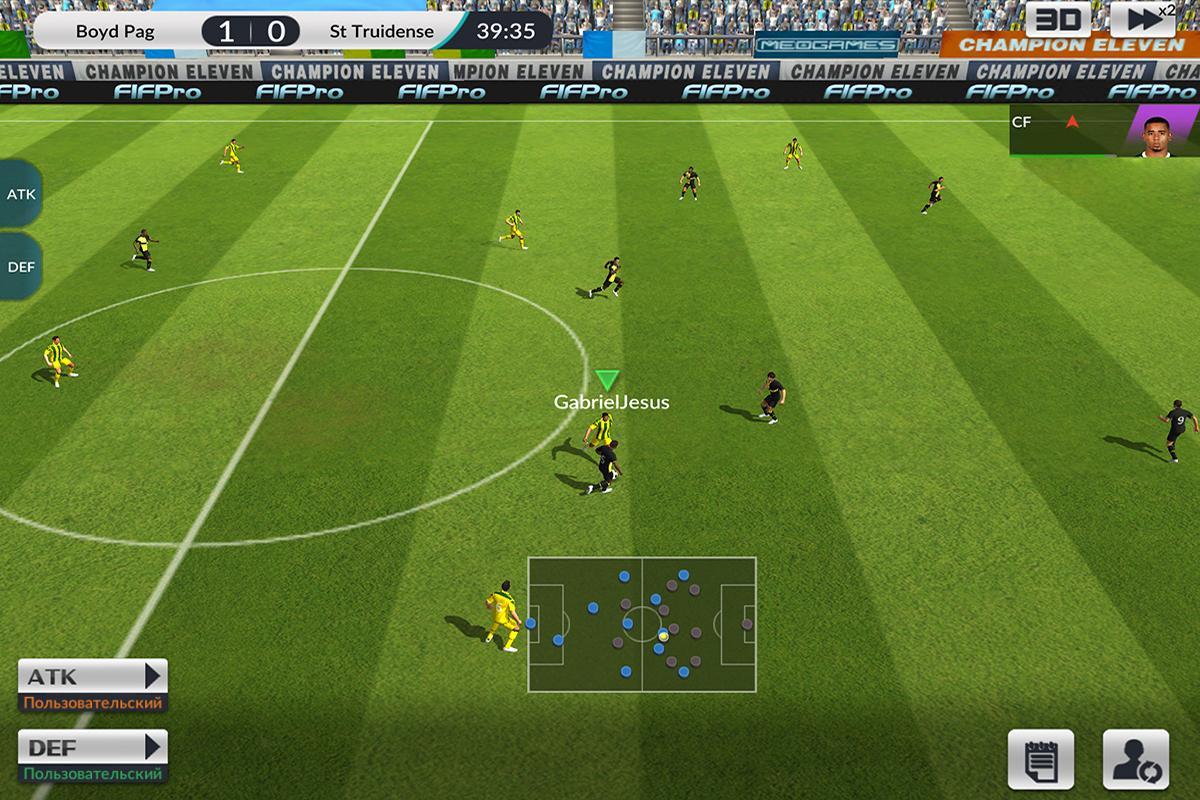Open the DEF side tab

(20, 267)
